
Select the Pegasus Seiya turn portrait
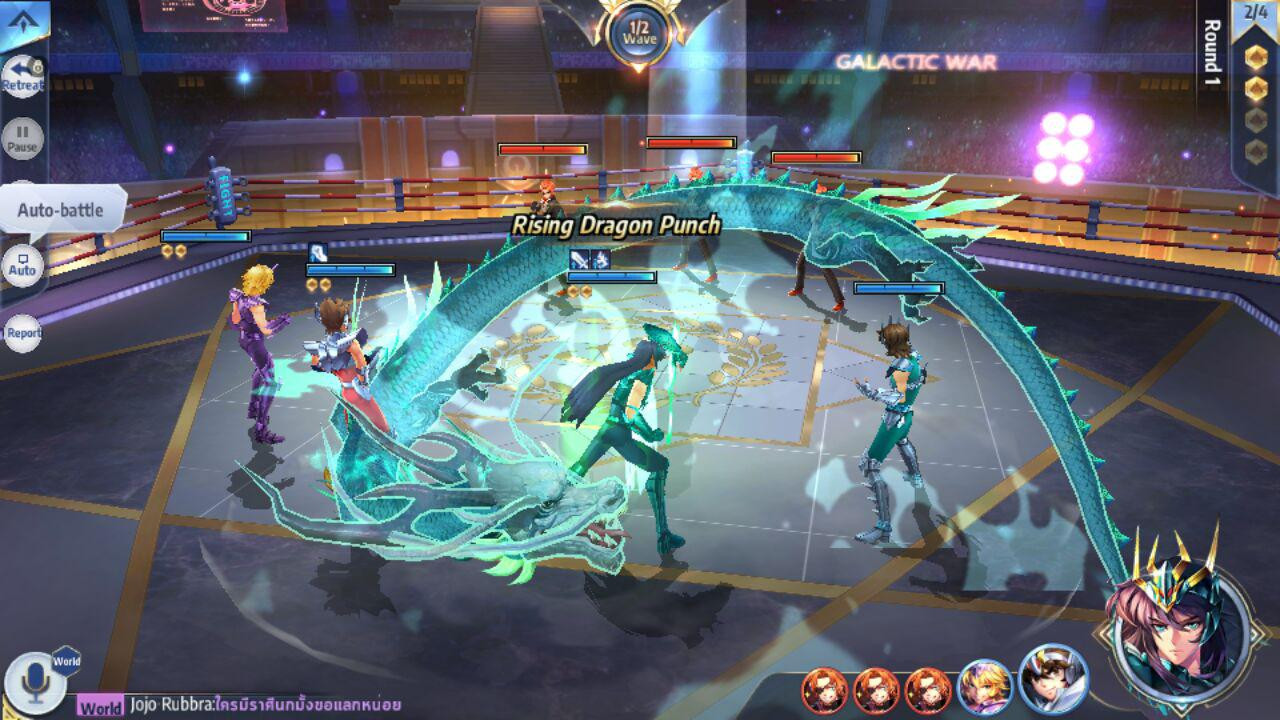tap(1052, 679)
